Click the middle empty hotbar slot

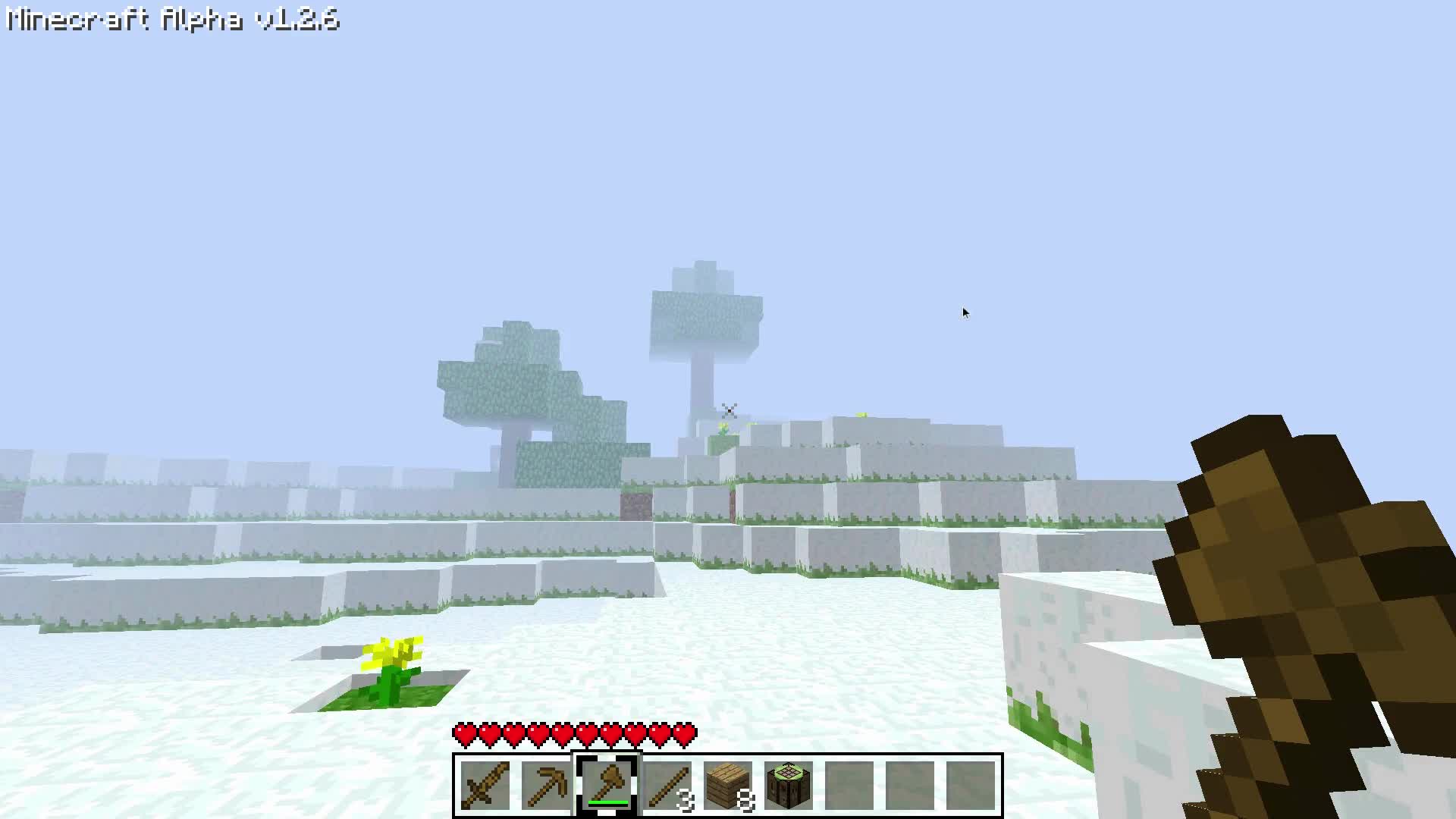point(910,786)
